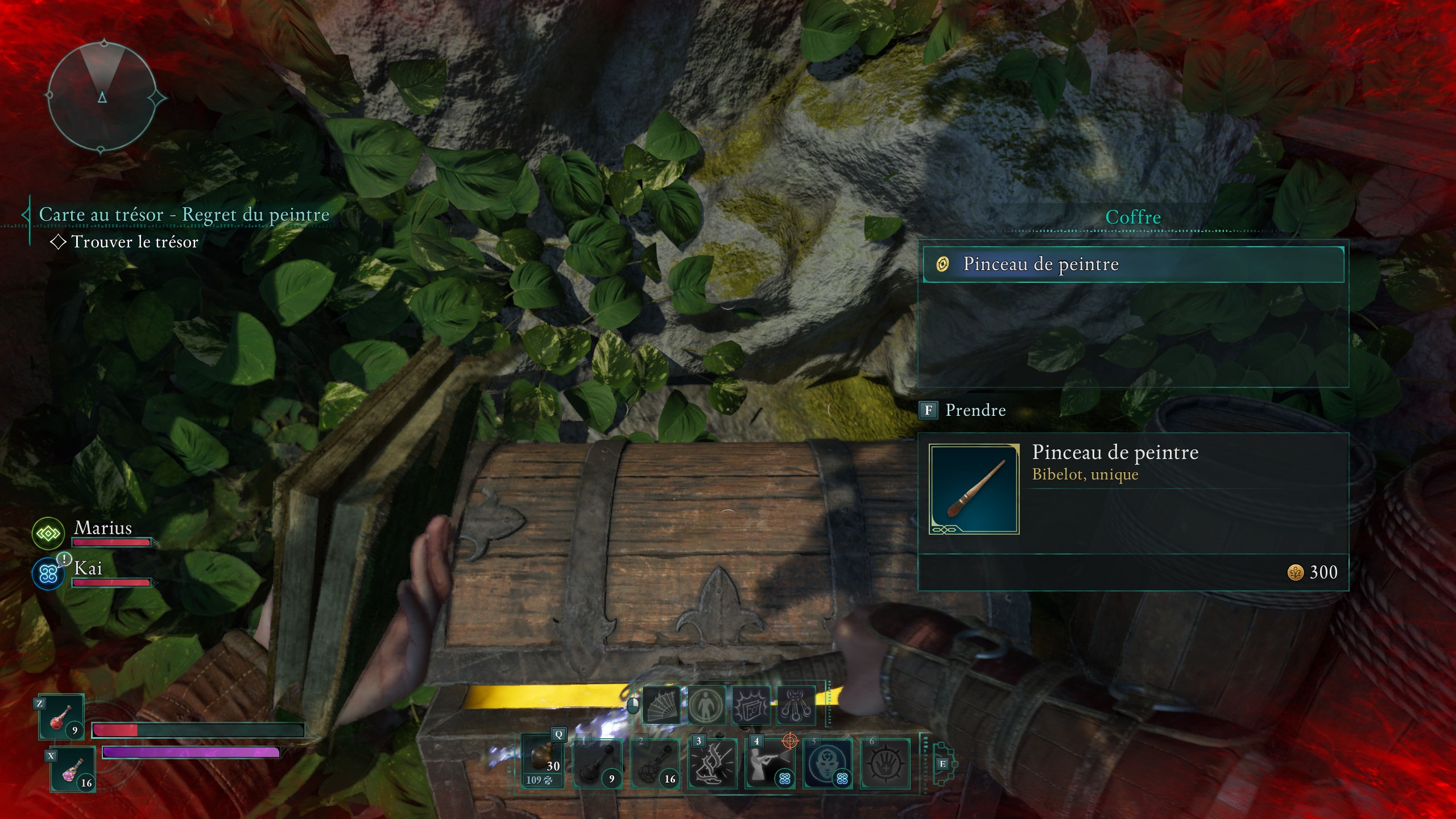
Task: Click the paintbrush item thumbnail
Action: click(x=974, y=489)
